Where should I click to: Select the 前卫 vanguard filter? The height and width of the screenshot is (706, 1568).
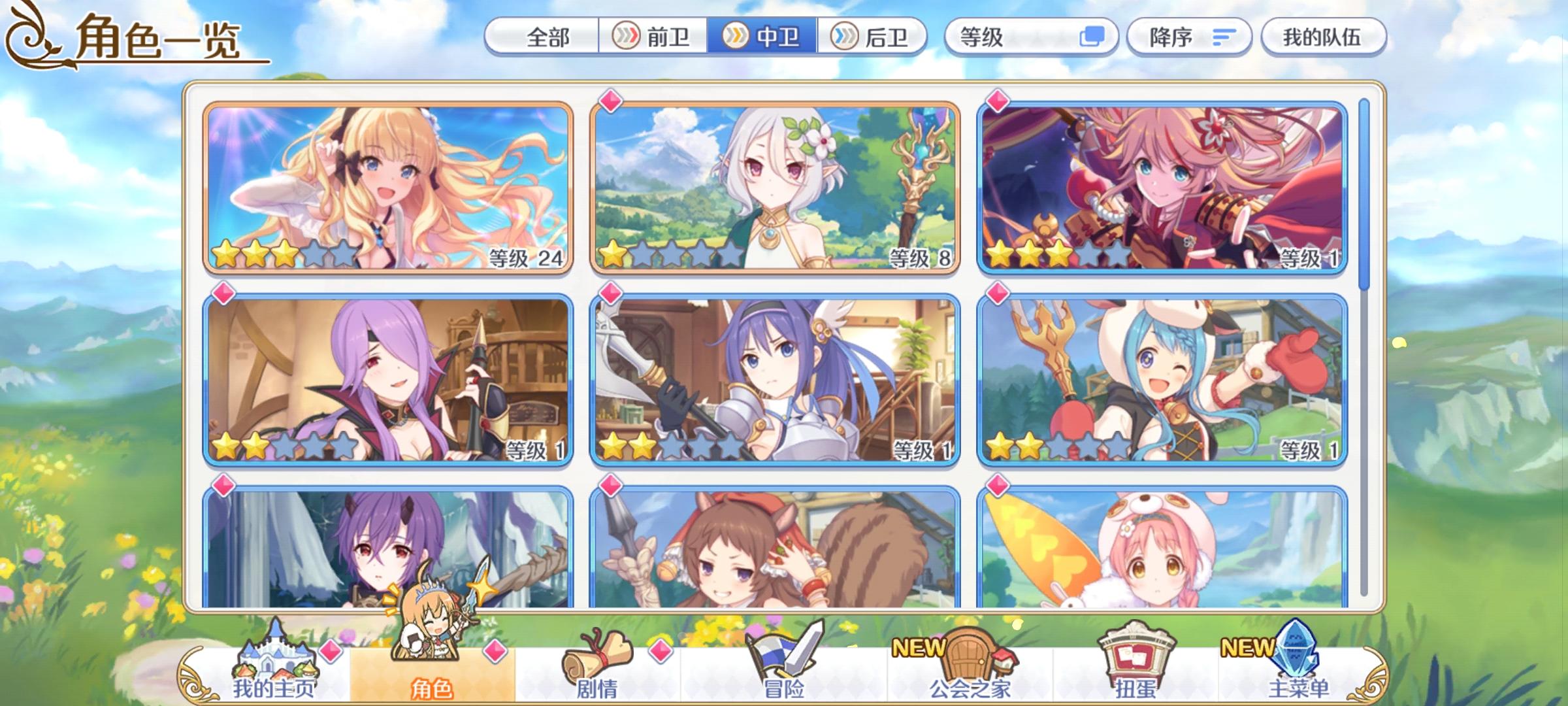pos(655,38)
